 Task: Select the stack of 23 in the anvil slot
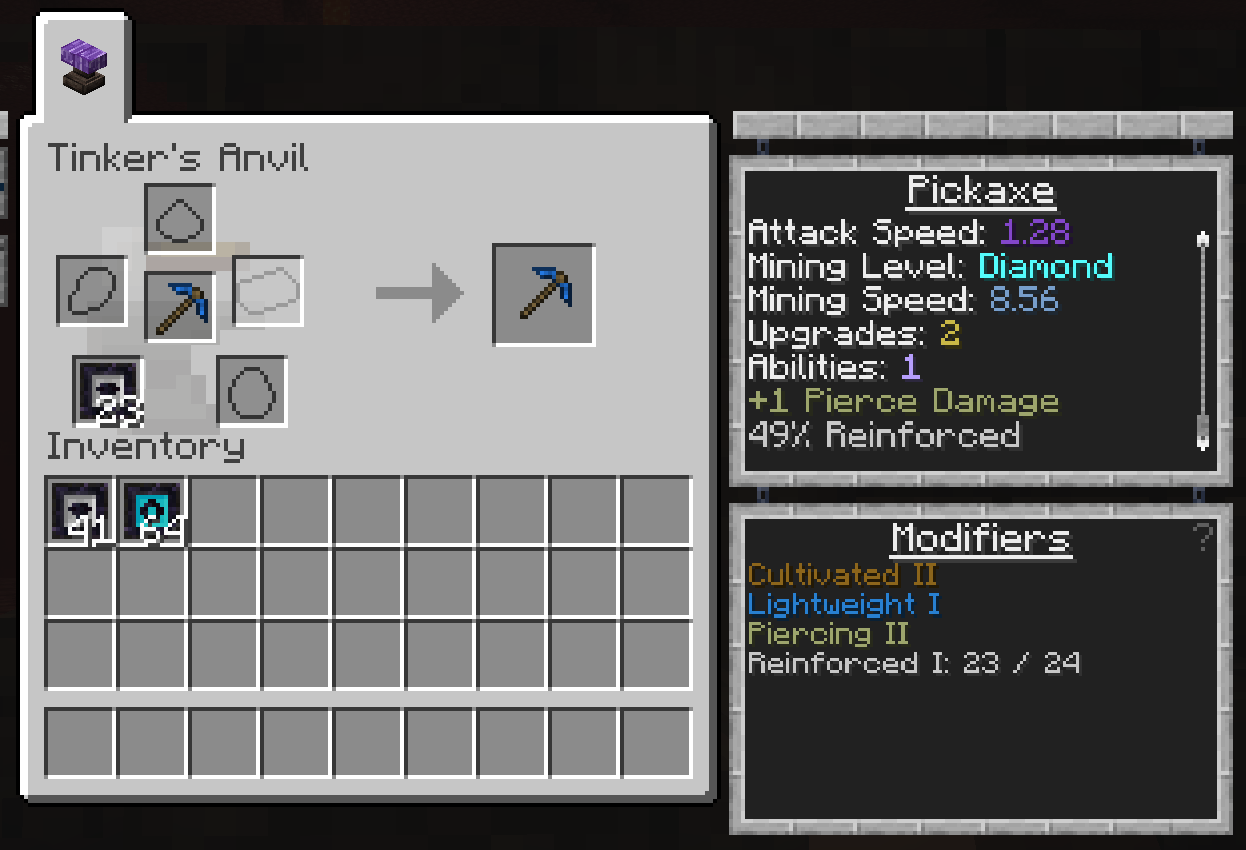tap(108, 390)
